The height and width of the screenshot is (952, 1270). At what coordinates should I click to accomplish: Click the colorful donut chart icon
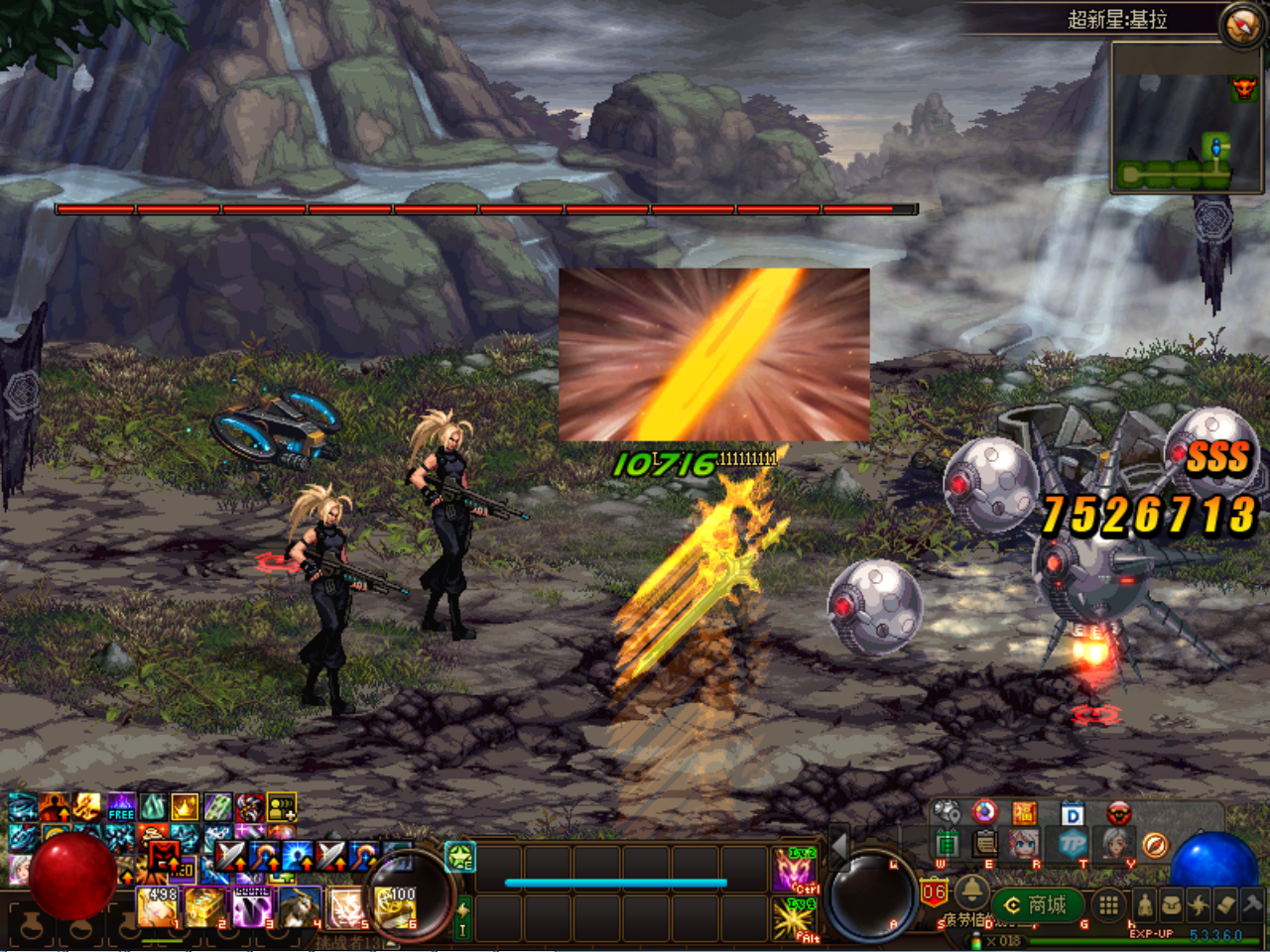[x=984, y=813]
